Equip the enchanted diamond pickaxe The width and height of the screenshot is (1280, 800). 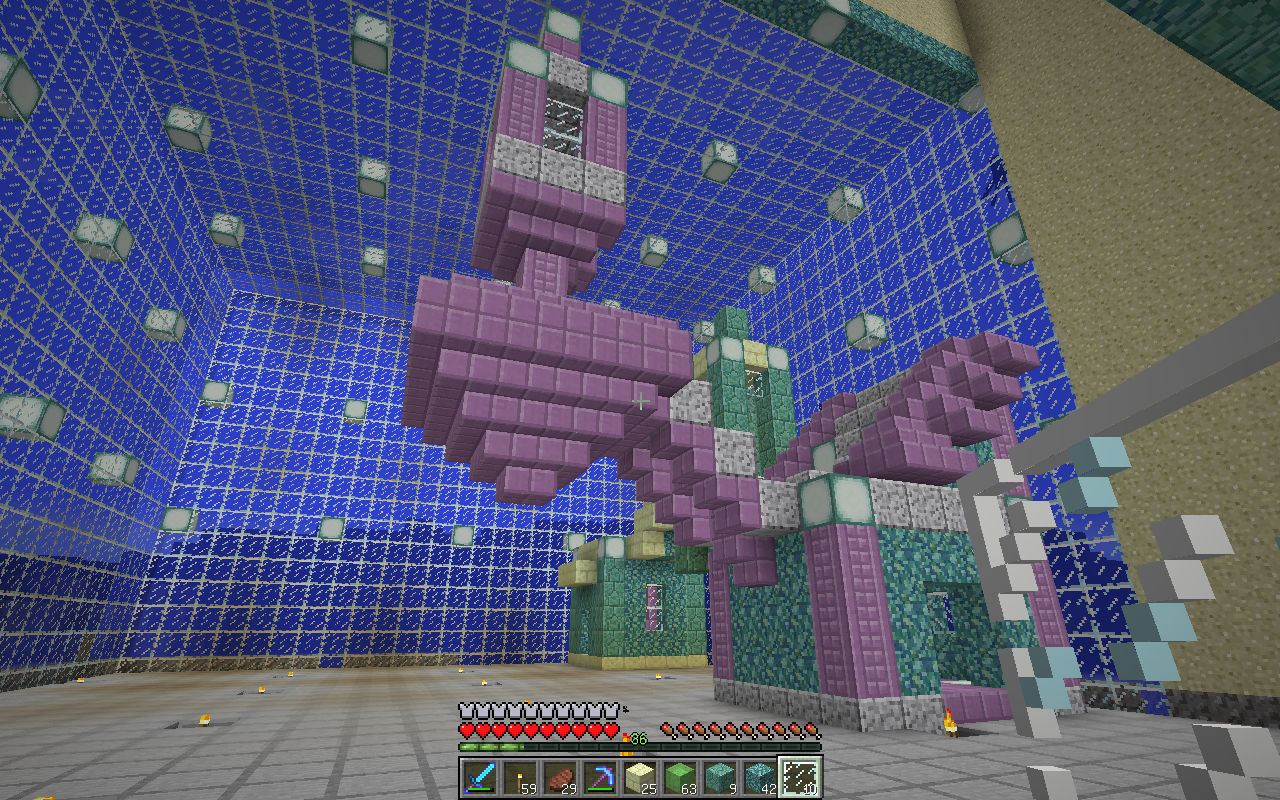click(x=600, y=777)
